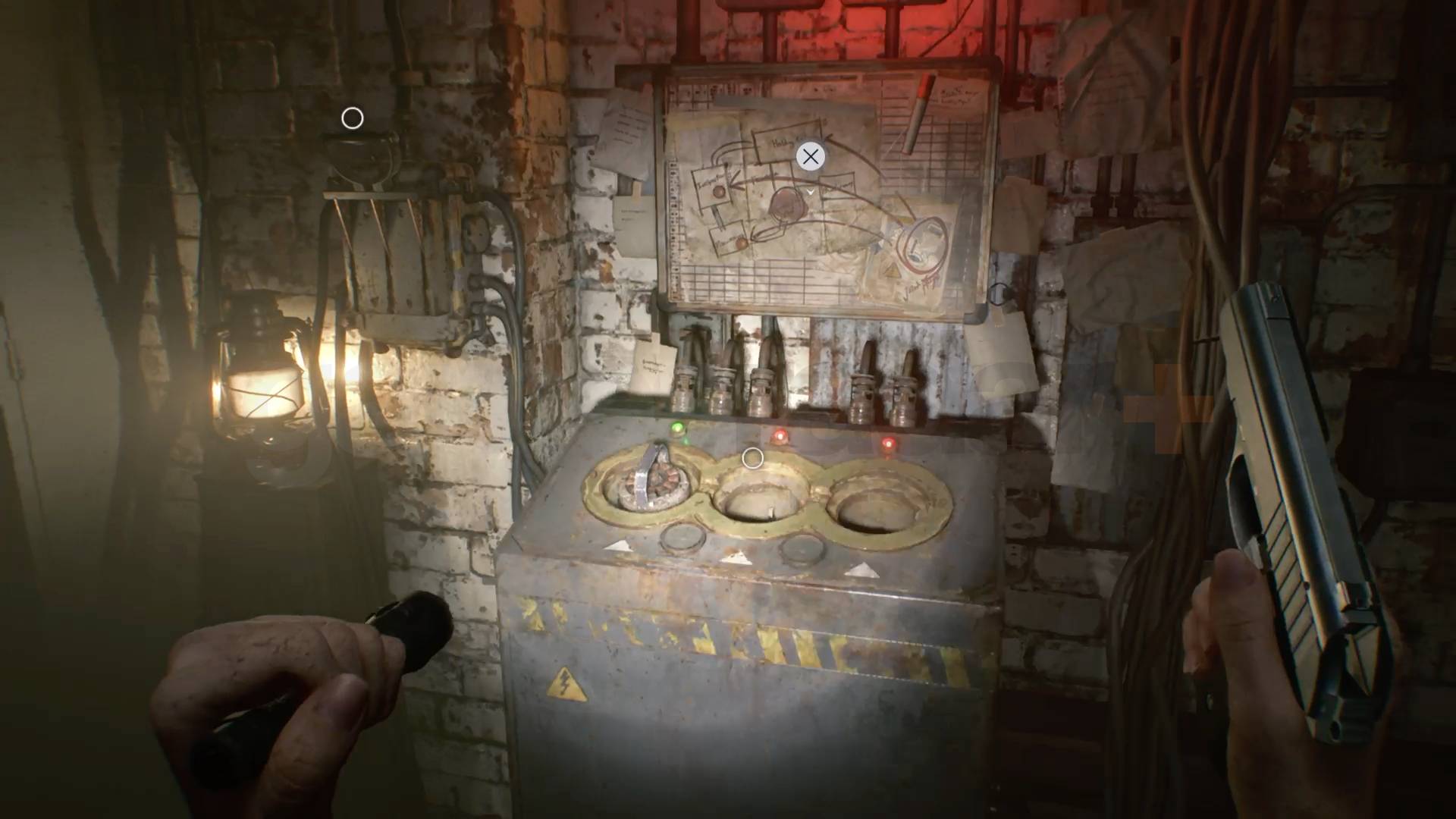Click the empty middle fuse slot
Screen dimensions: 1456x819
tap(757, 501)
